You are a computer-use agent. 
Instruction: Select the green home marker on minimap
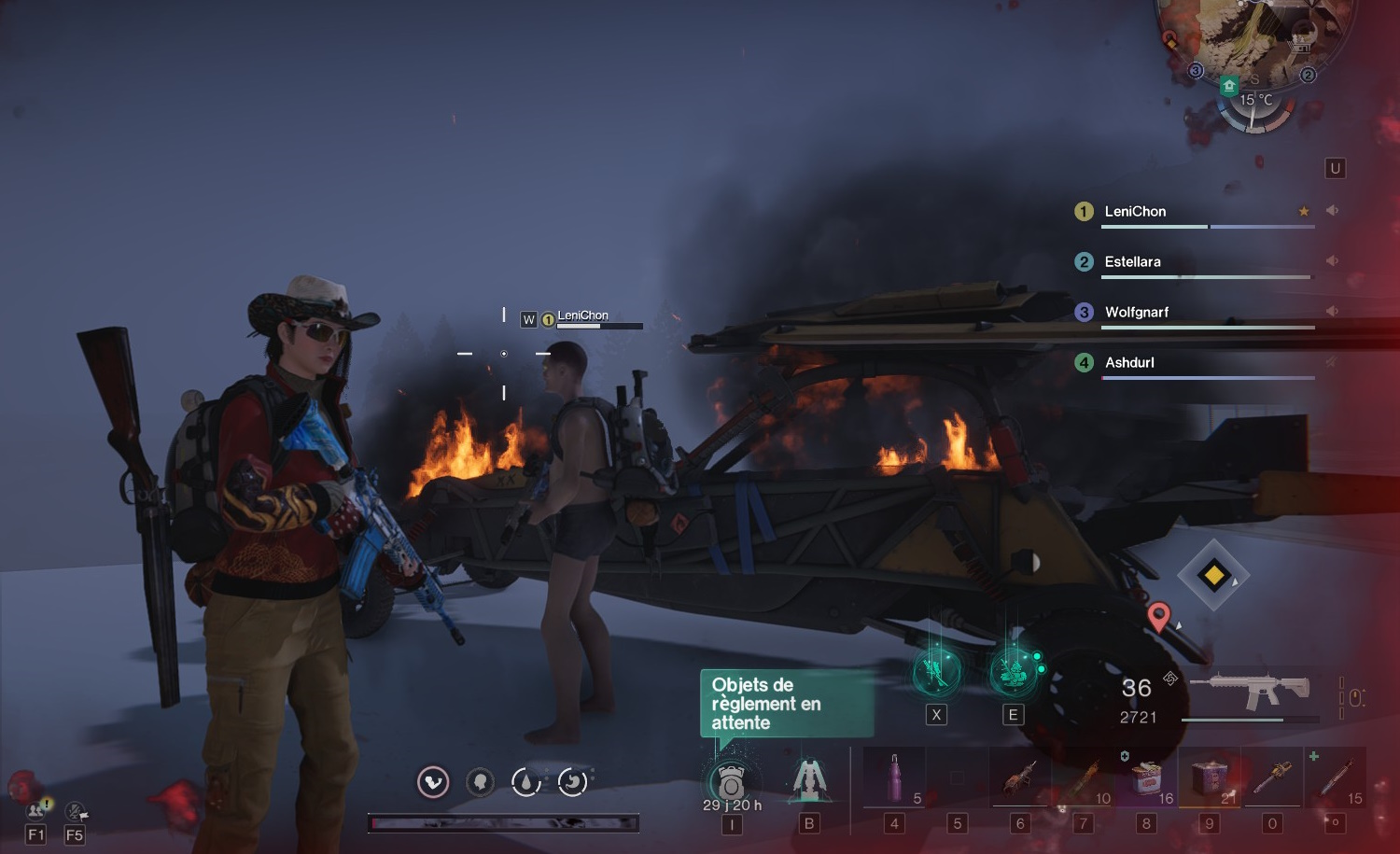tap(1229, 86)
